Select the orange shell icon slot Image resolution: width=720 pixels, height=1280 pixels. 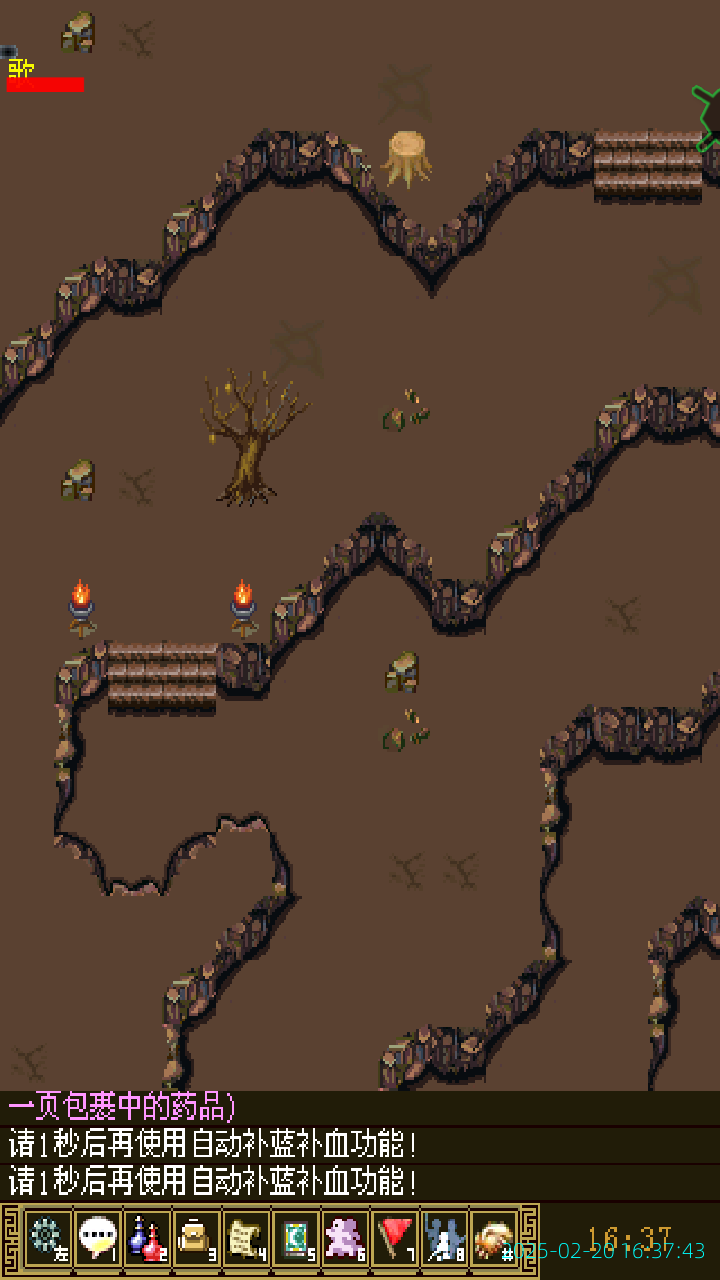pos(494,1238)
